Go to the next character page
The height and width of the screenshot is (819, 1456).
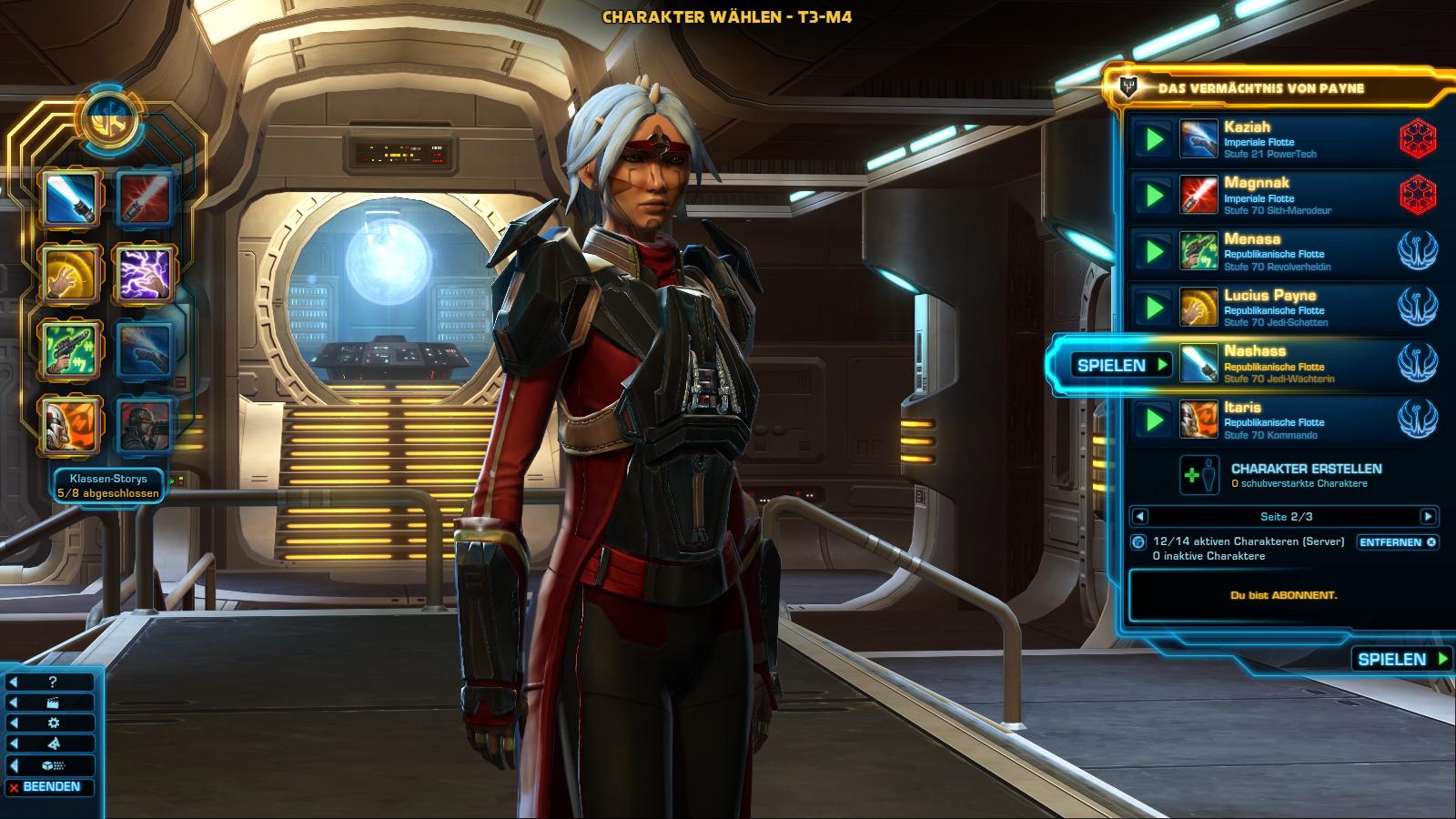click(x=1428, y=517)
